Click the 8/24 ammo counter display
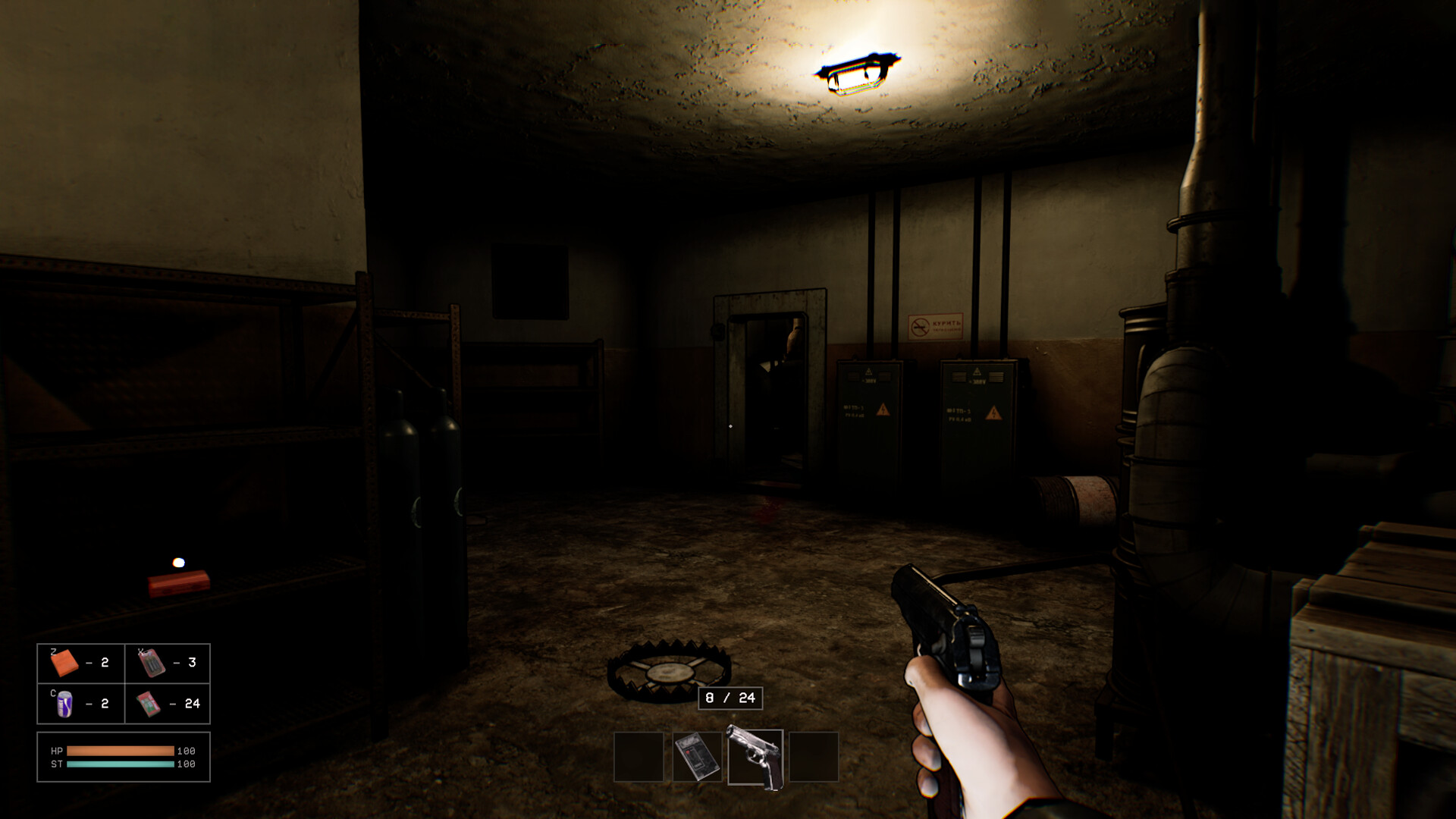 point(729,698)
